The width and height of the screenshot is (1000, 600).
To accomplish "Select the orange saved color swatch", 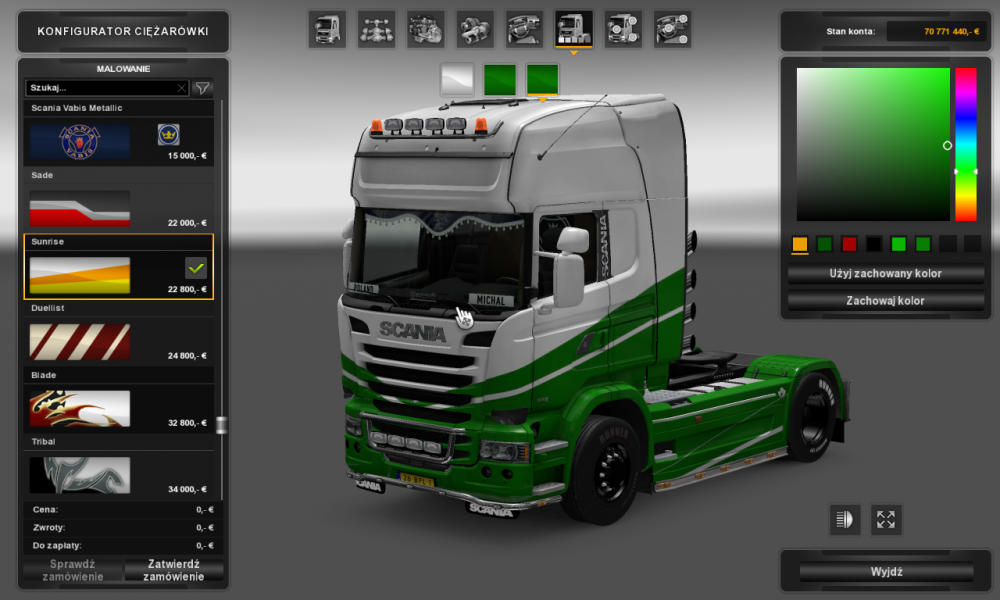I will tap(799, 244).
